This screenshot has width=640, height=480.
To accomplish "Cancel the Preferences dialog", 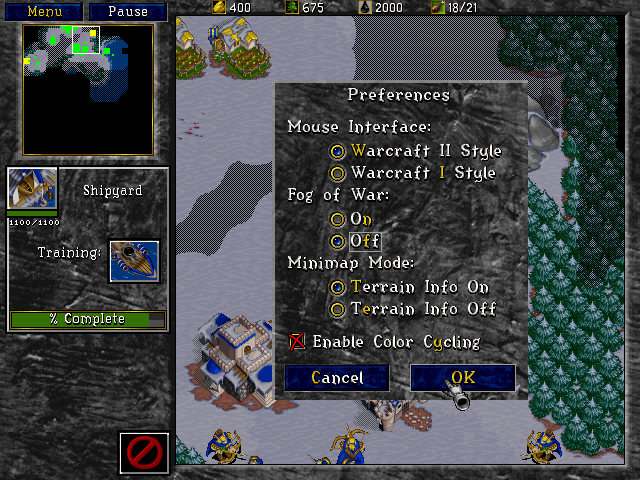I will [x=337, y=378].
